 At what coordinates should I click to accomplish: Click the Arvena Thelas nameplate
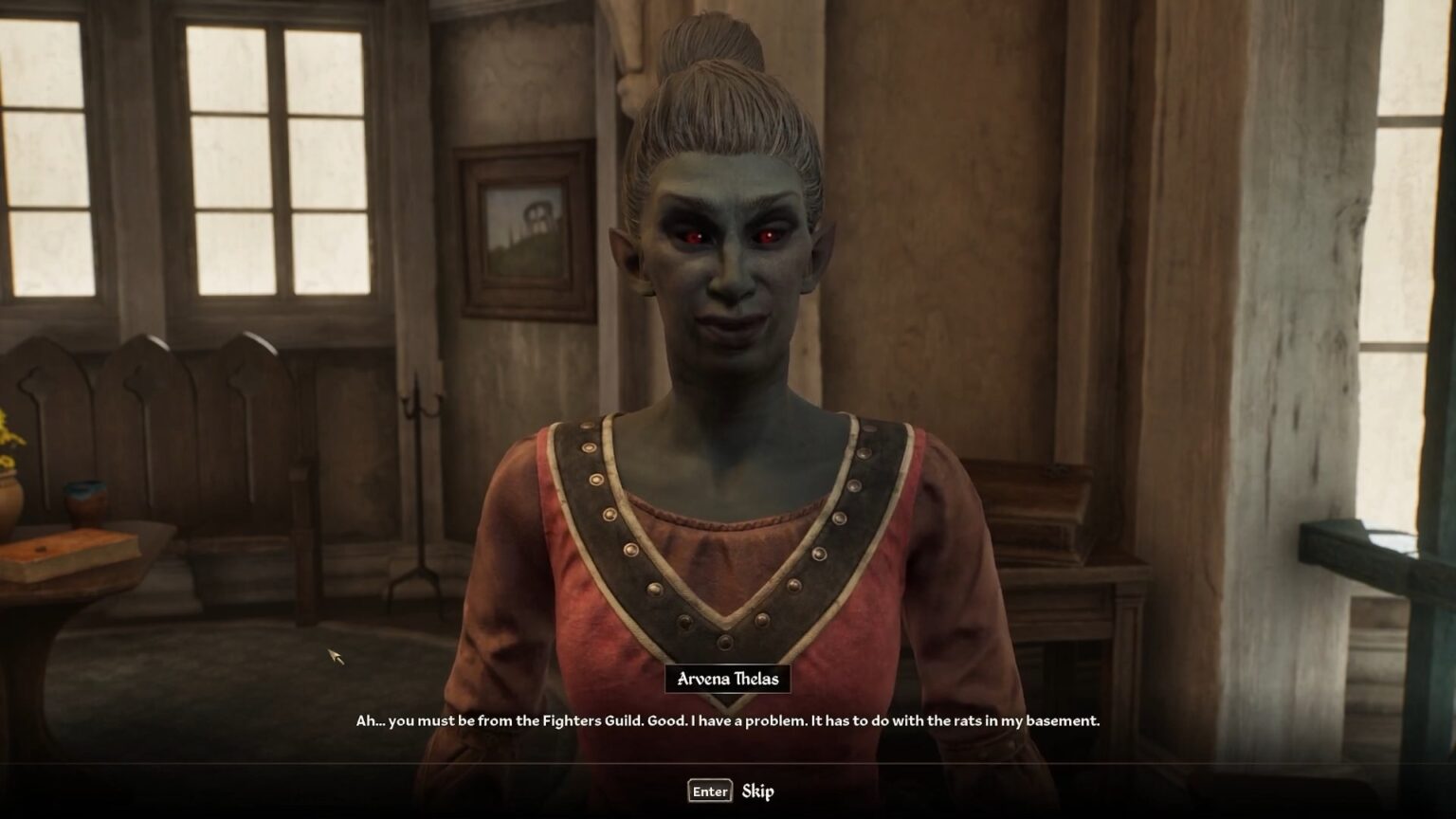click(727, 678)
